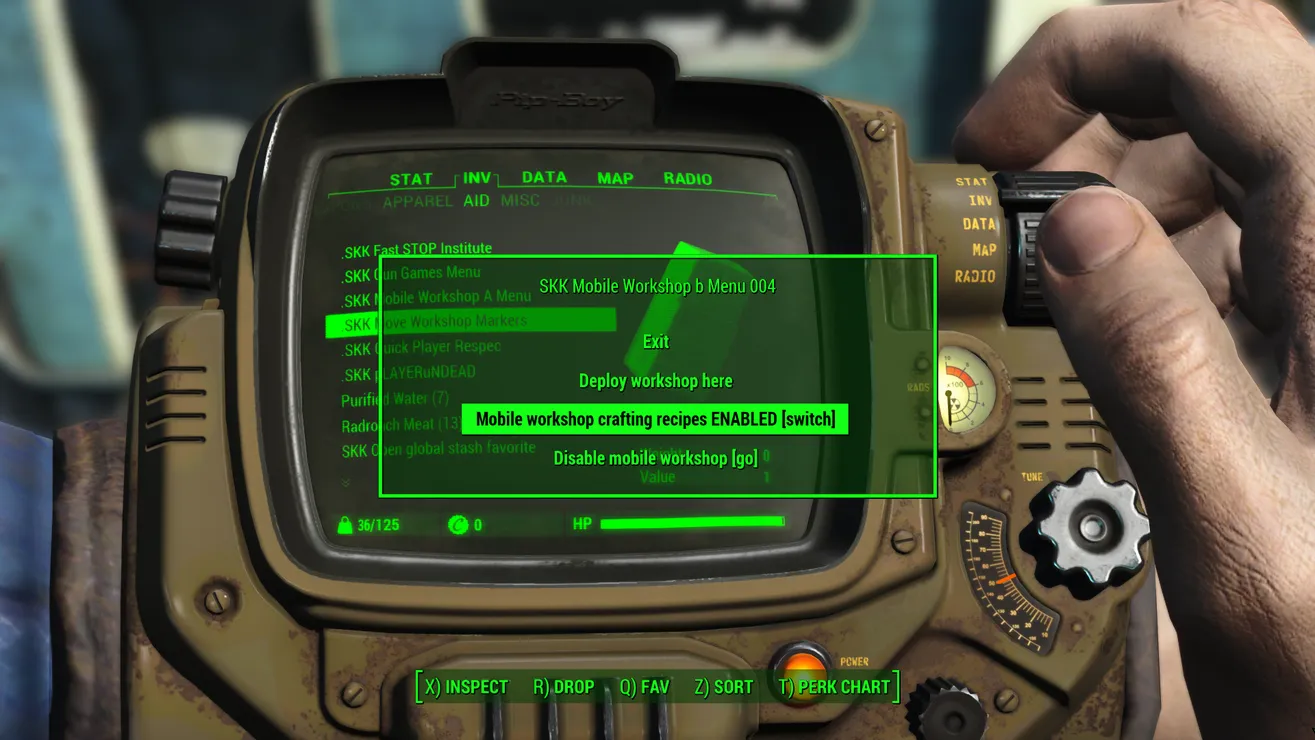
Task: Switch to the STAT tab
Action: (x=411, y=179)
